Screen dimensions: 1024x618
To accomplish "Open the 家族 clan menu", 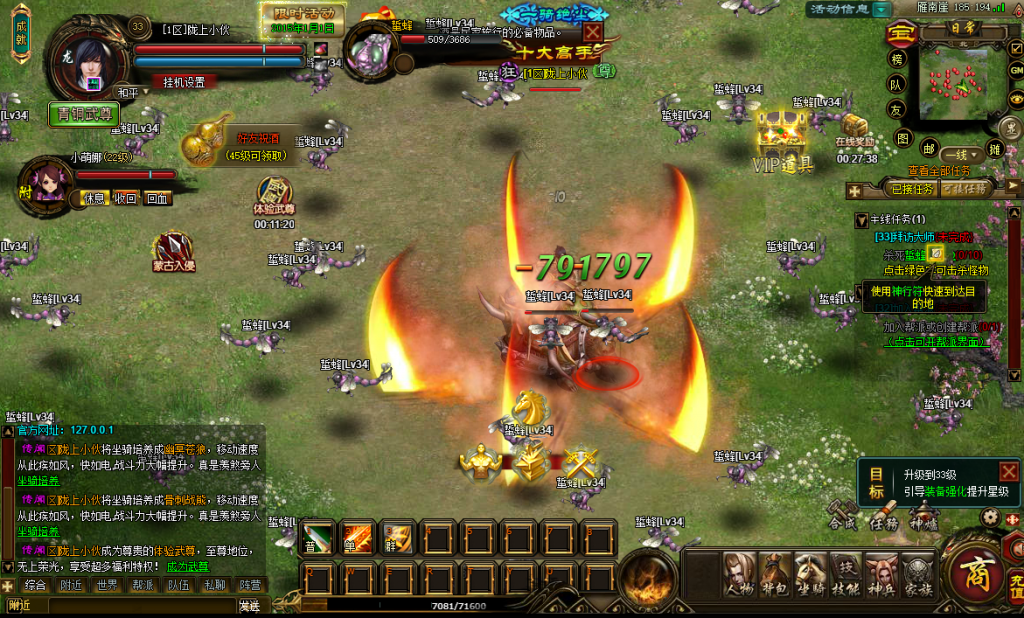I will click(x=919, y=575).
